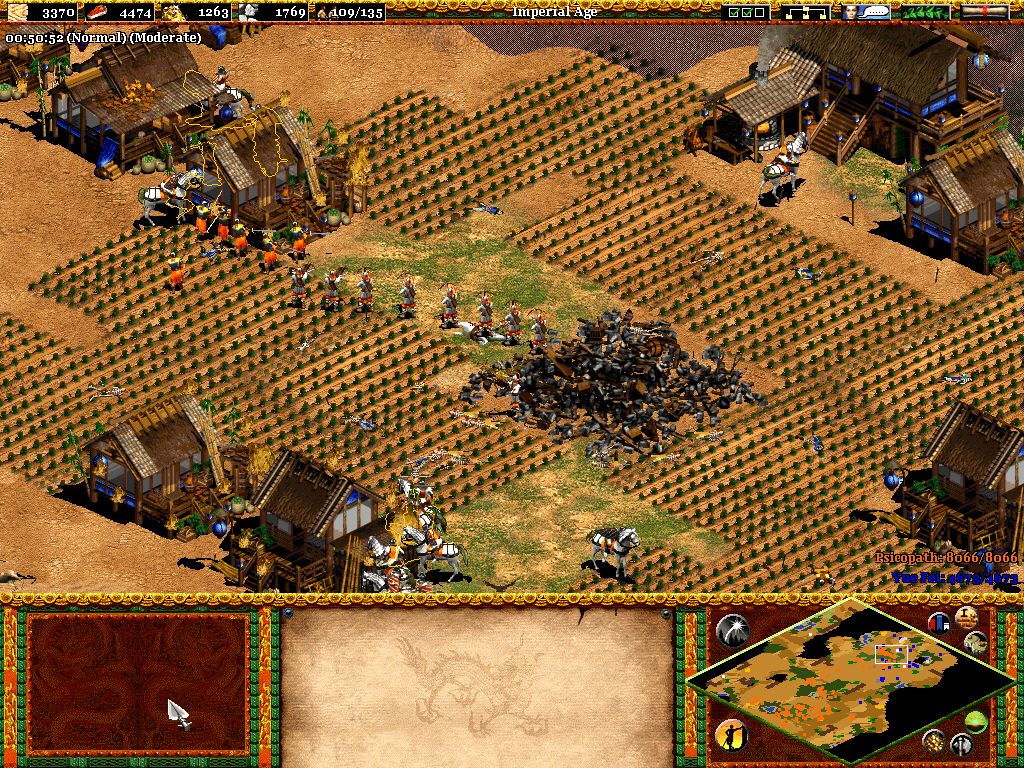Open the technology tree diagram

pyautogui.click(x=808, y=12)
